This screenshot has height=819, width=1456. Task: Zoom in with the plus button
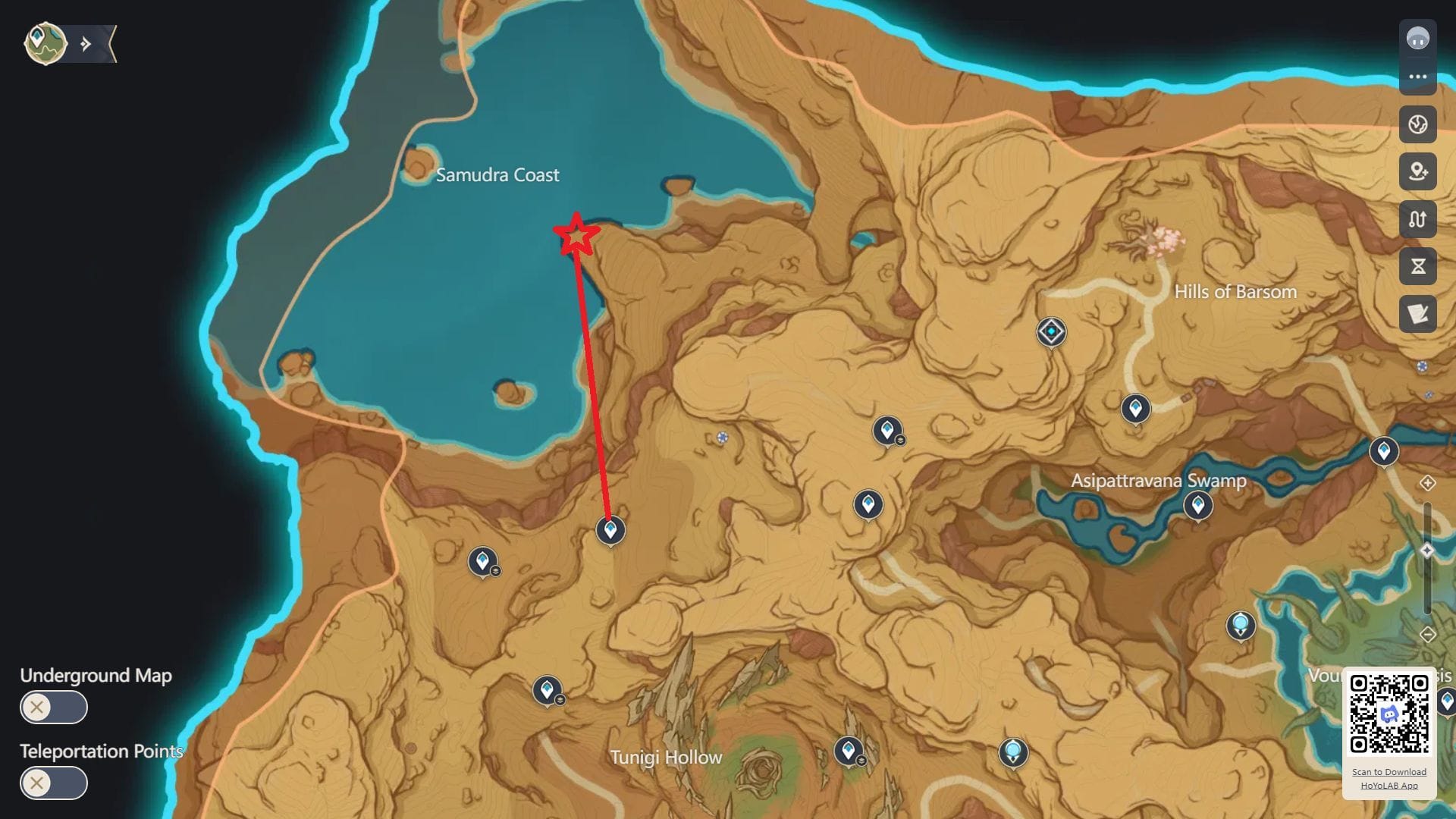point(1427,483)
